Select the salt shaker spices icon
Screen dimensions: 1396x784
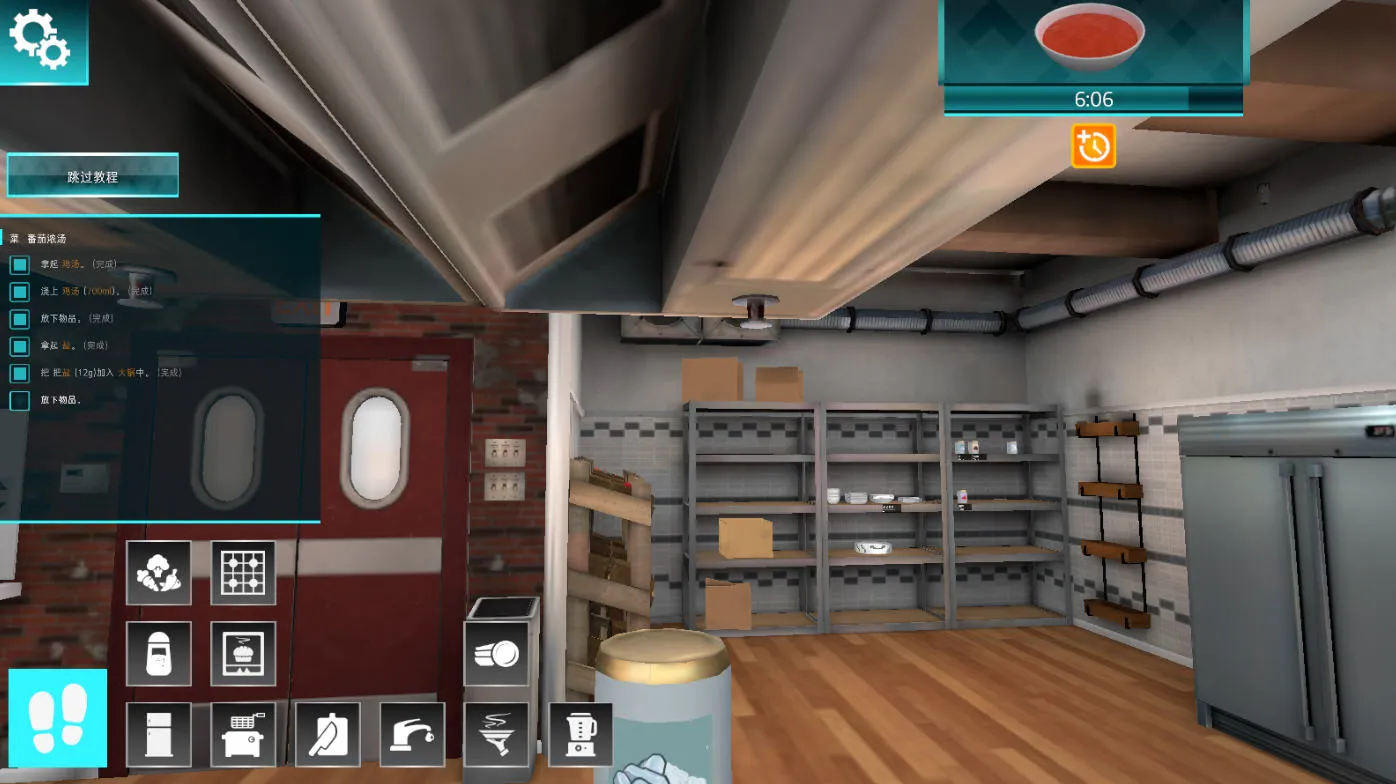click(x=159, y=654)
